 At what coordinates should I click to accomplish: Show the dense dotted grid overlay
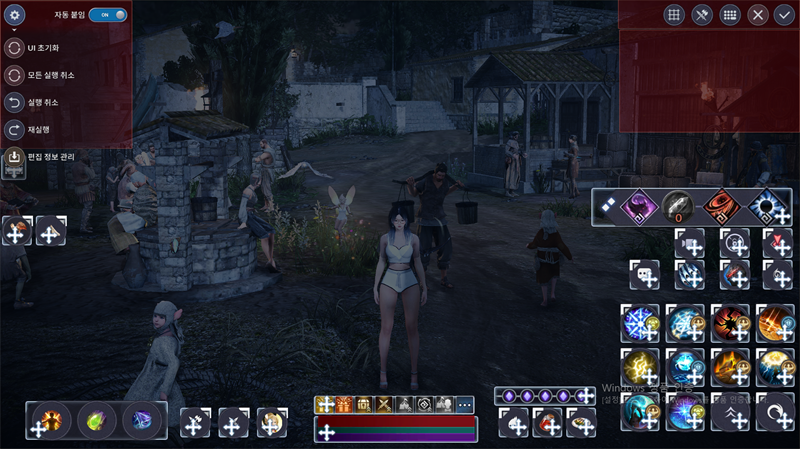pos(730,15)
